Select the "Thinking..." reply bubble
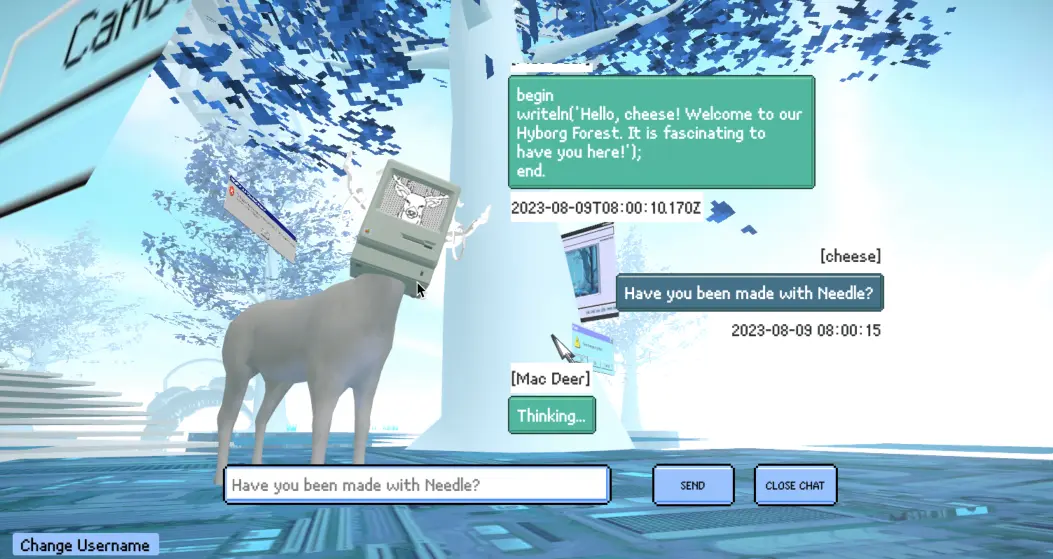 point(552,415)
